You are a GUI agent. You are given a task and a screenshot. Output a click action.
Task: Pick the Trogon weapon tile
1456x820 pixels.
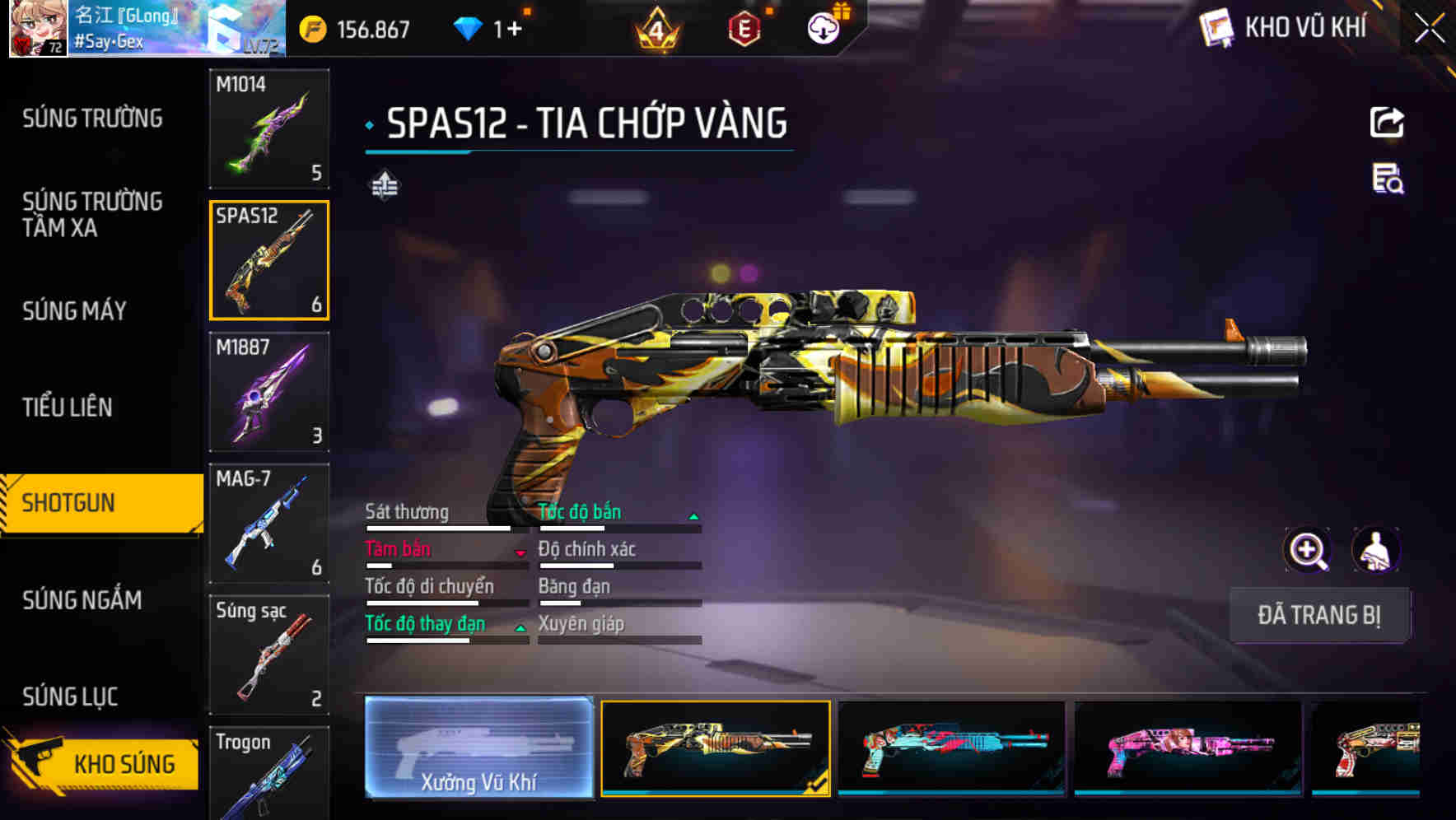point(269,774)
